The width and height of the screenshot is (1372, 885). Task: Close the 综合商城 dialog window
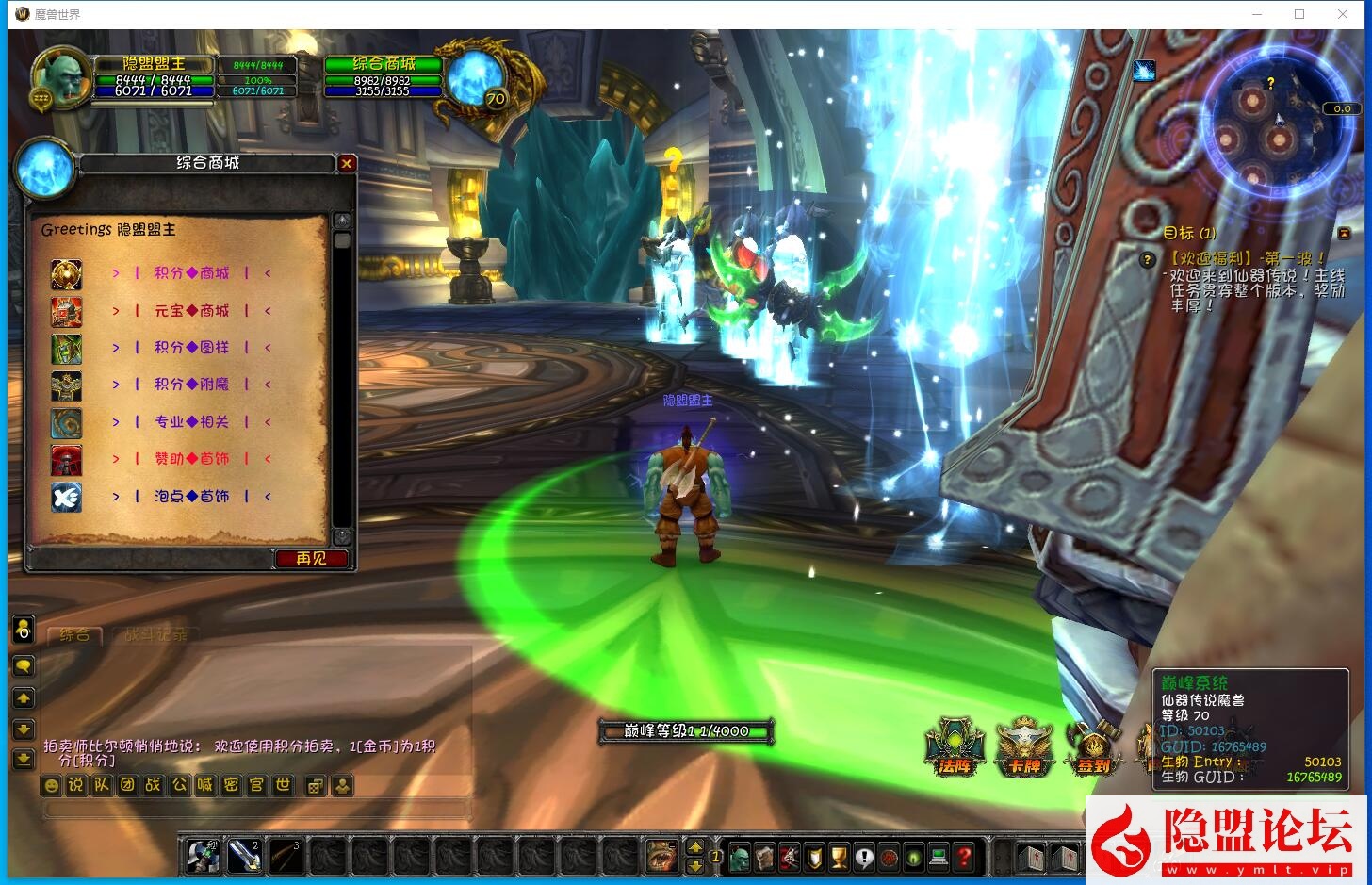[347, 164]
